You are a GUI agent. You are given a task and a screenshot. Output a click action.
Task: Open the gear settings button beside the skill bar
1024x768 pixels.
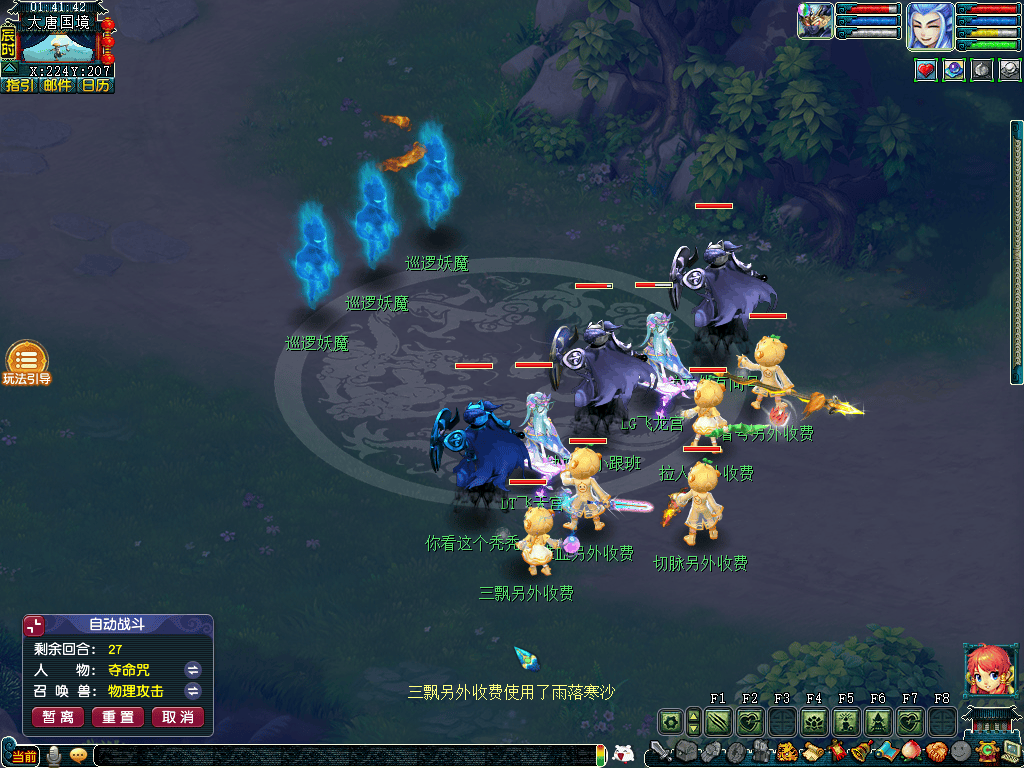pos(669,721)
